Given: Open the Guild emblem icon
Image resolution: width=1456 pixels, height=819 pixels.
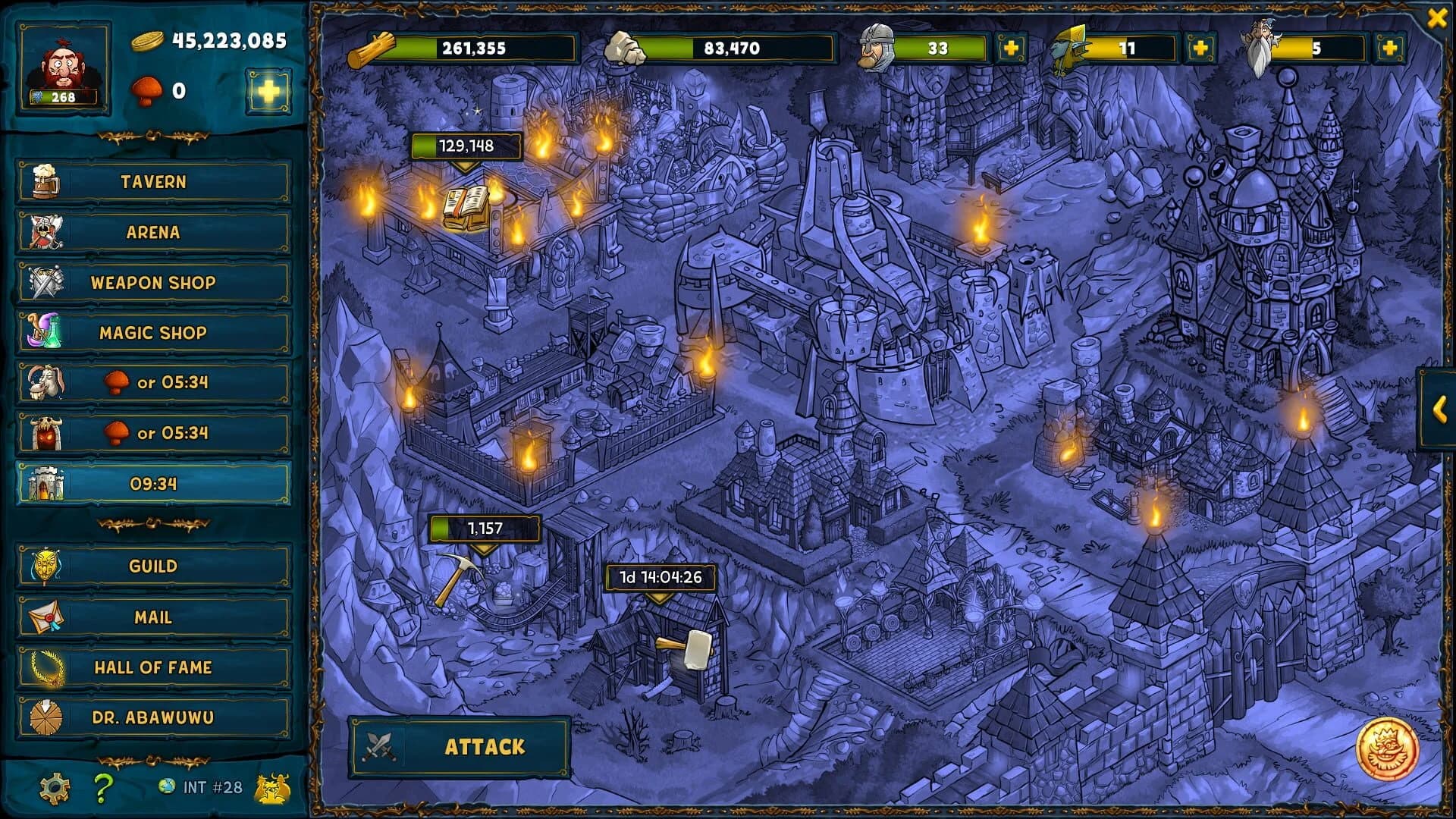Looking at the screenshot, I should (47, 566).
